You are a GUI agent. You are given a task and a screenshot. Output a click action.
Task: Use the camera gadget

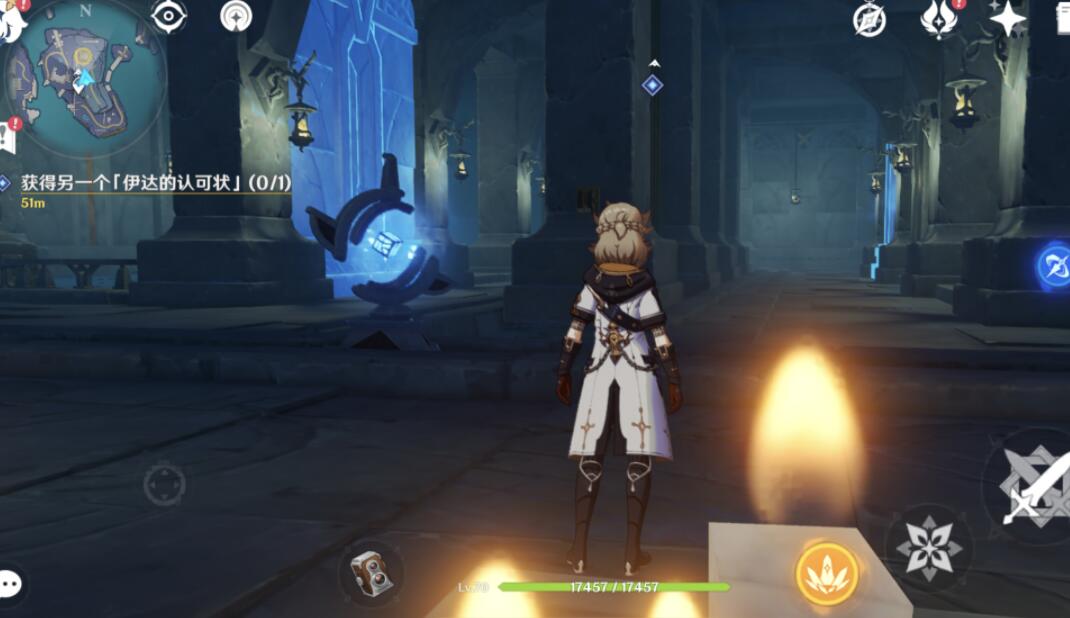point(371,574)
